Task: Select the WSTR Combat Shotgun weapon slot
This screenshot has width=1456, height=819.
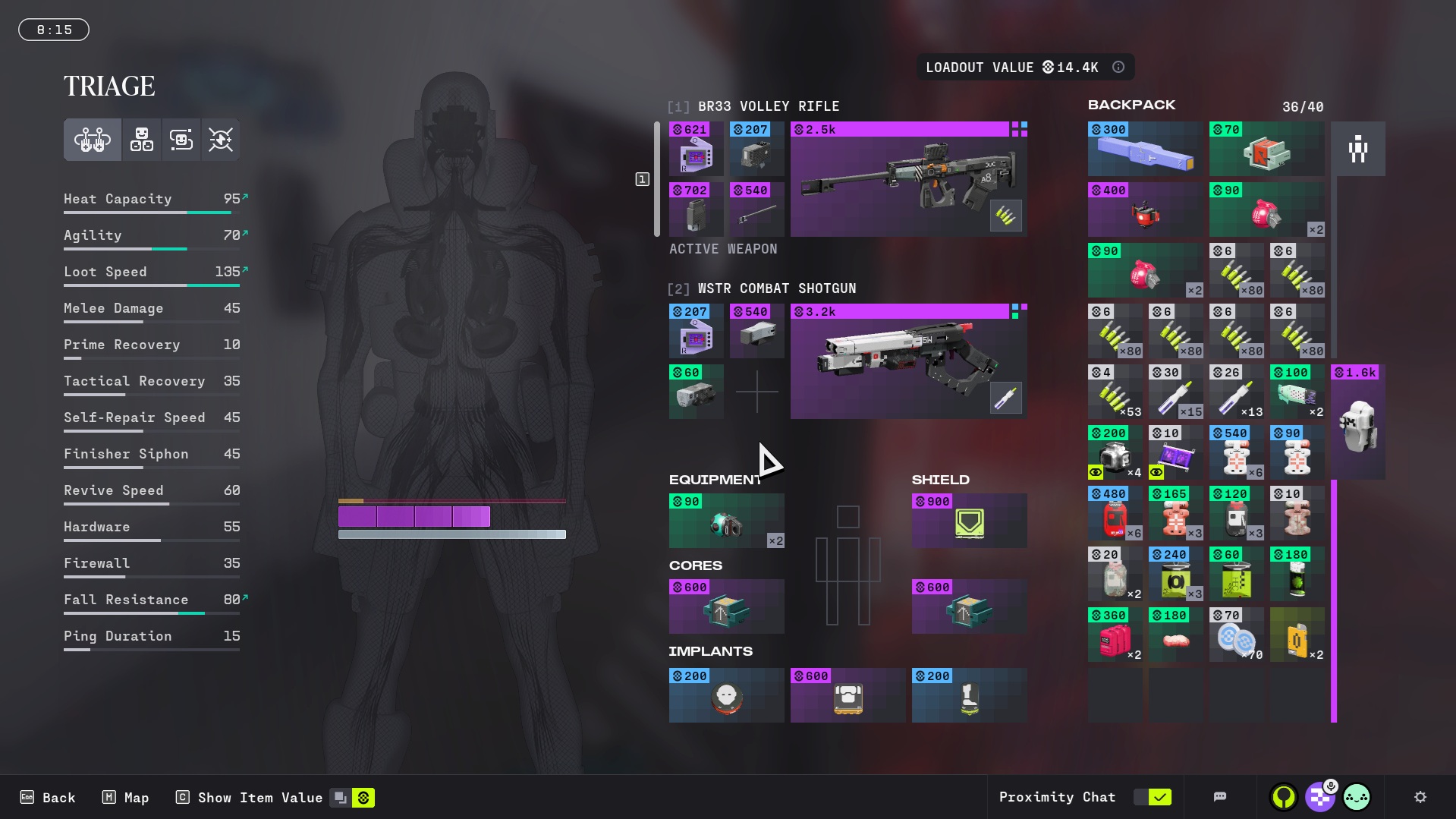Action: click(908, 361)
